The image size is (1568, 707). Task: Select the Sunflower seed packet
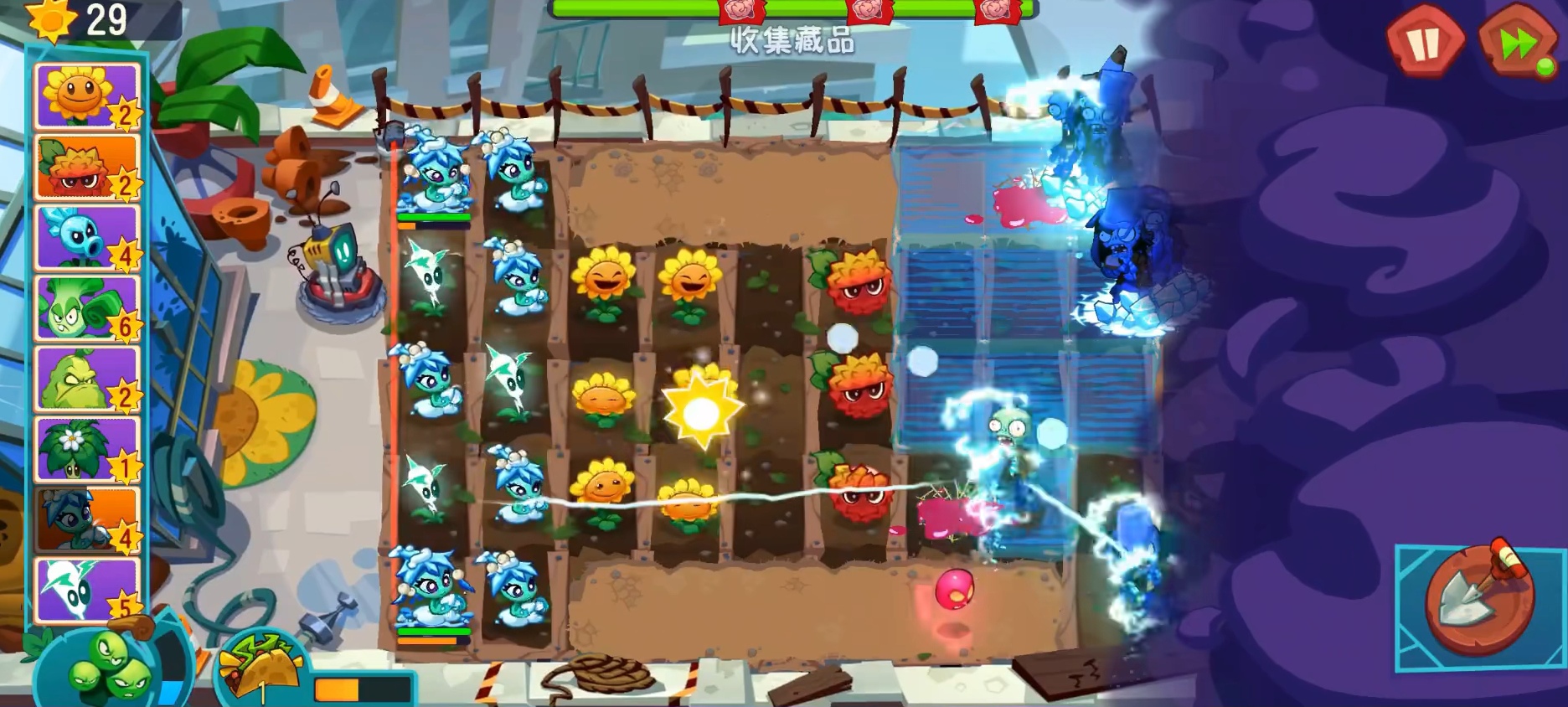coord(86,96)
